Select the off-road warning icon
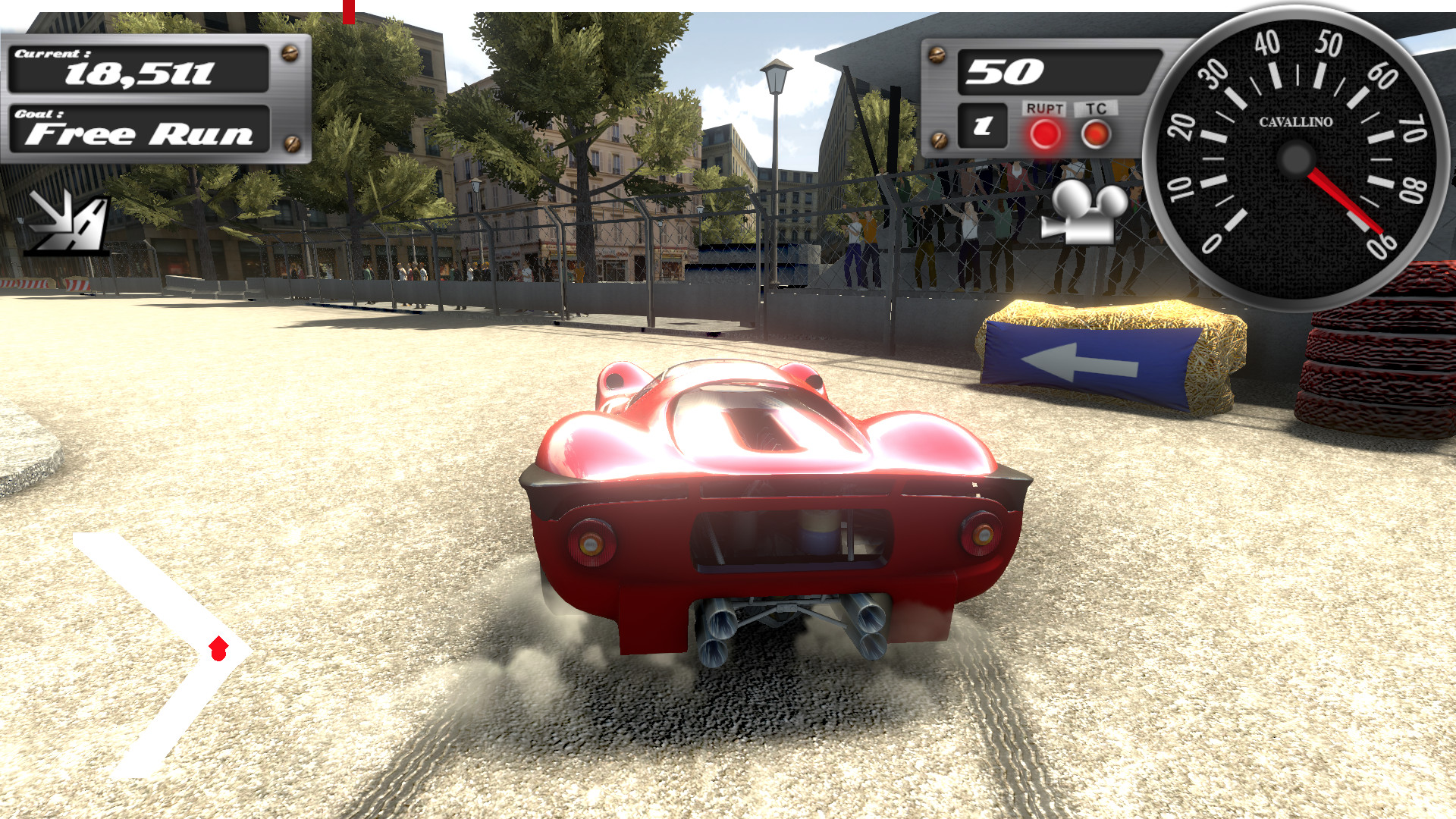This screenshot has width=1456, height=819. 67,220
